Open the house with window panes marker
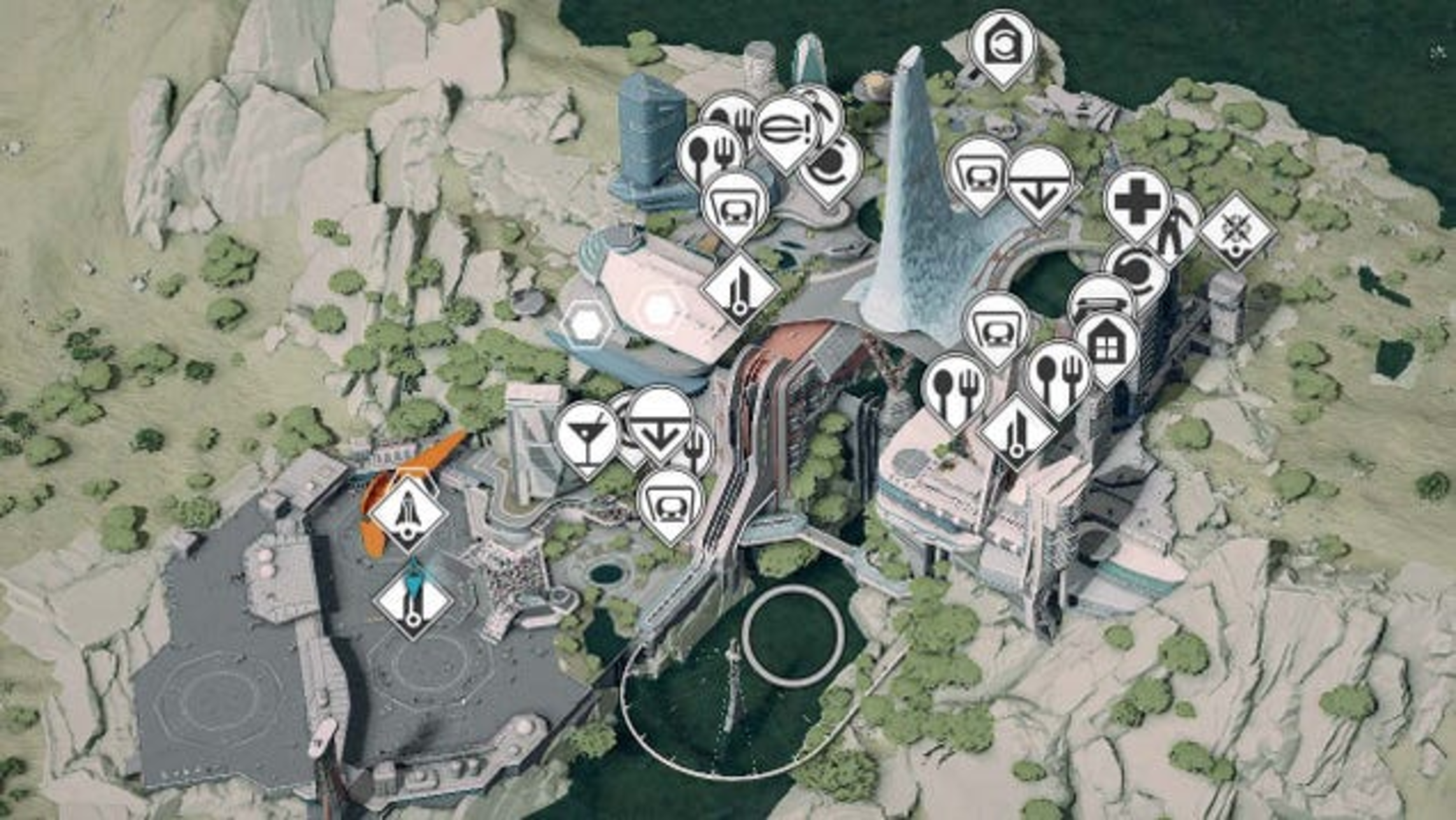Viewport: 1456px width, 820px height. click(x=1108, y=346)
